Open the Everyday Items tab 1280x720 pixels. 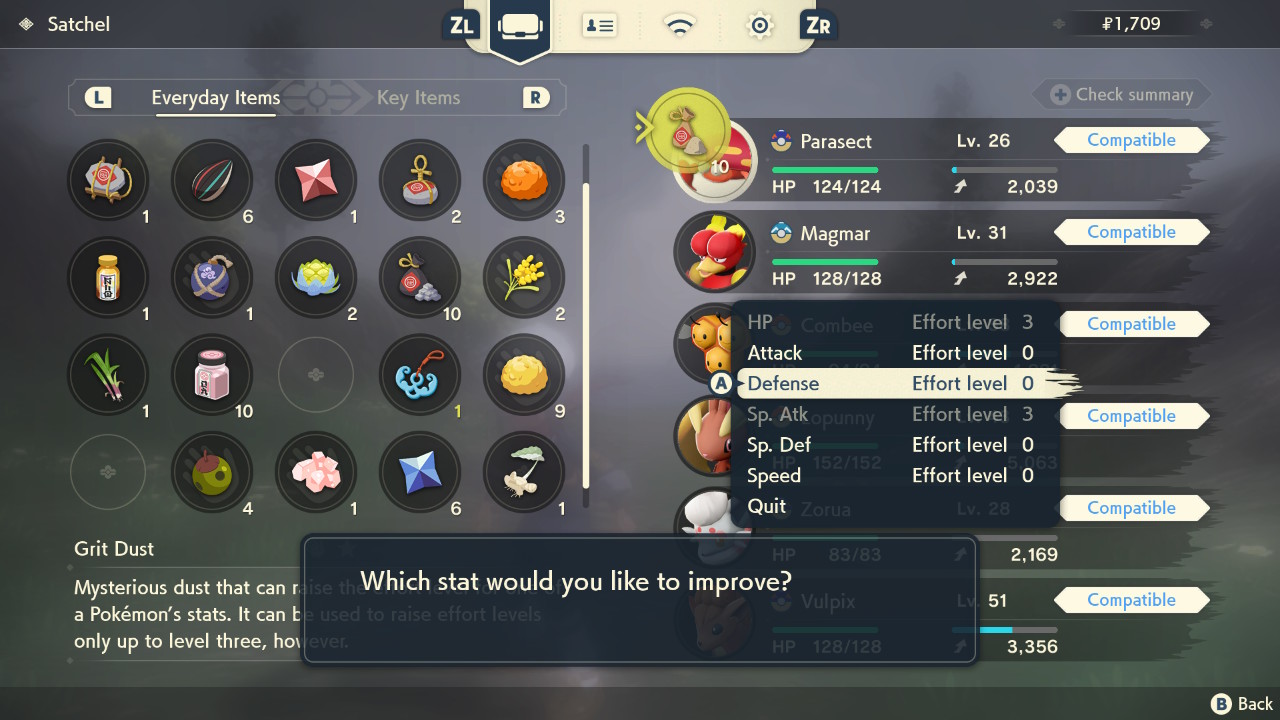pos(215,98)
